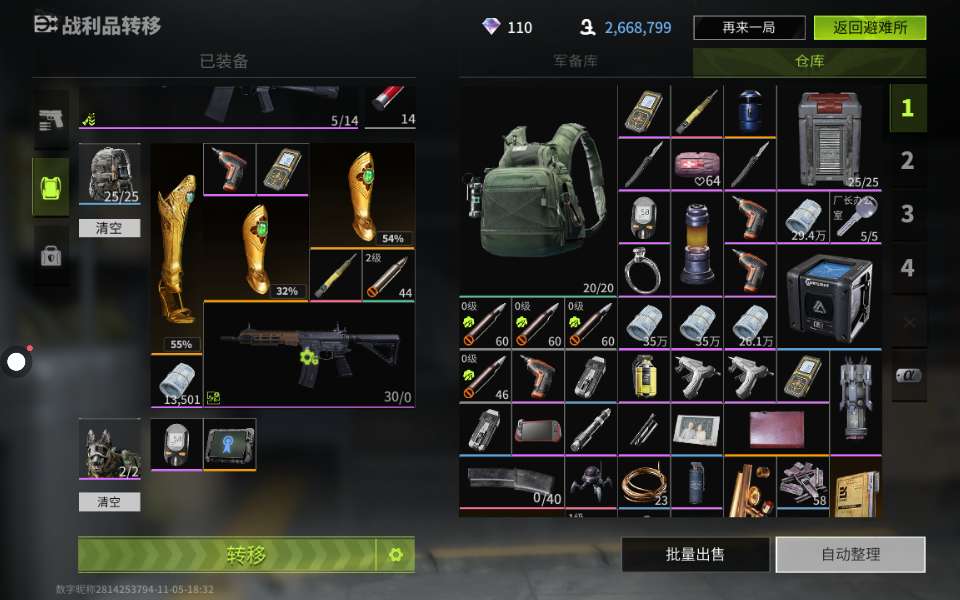Auto-sort with the 自动整理 button
This screenshot has height=600, width=960.
pyautogui.click(x=850, y=554)
